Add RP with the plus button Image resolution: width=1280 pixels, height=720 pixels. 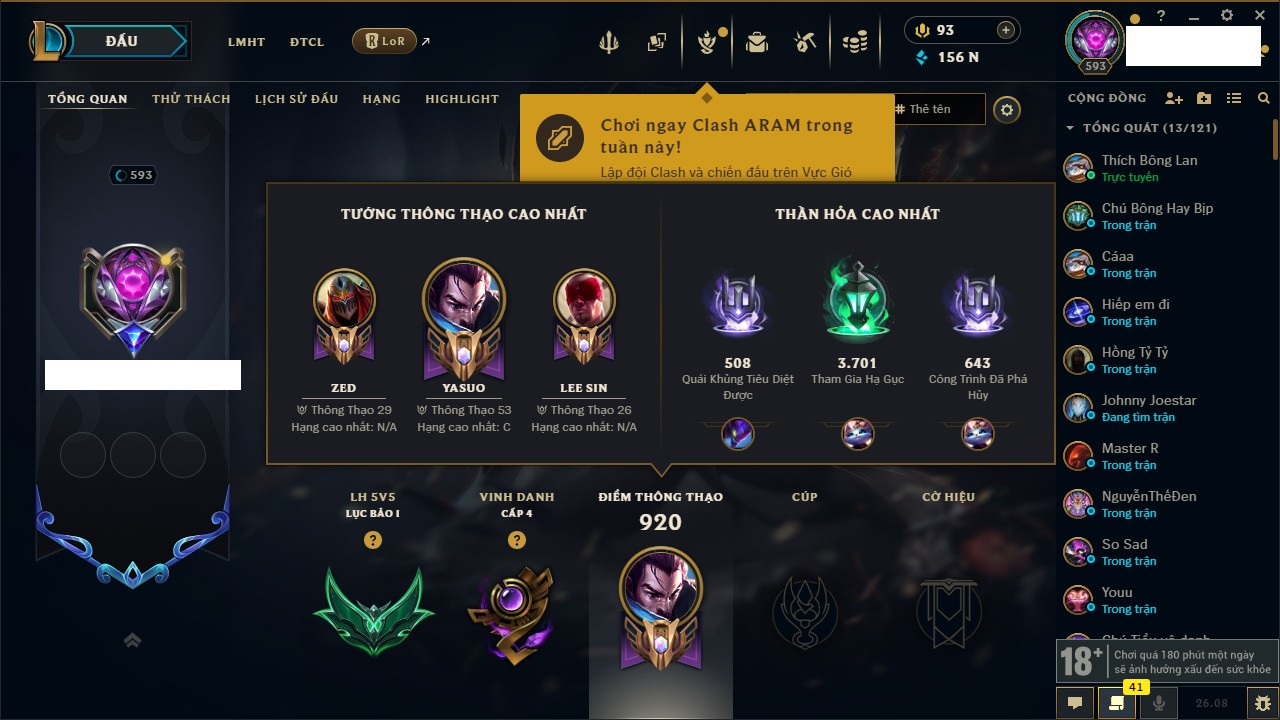click(x=1005, y=30)
